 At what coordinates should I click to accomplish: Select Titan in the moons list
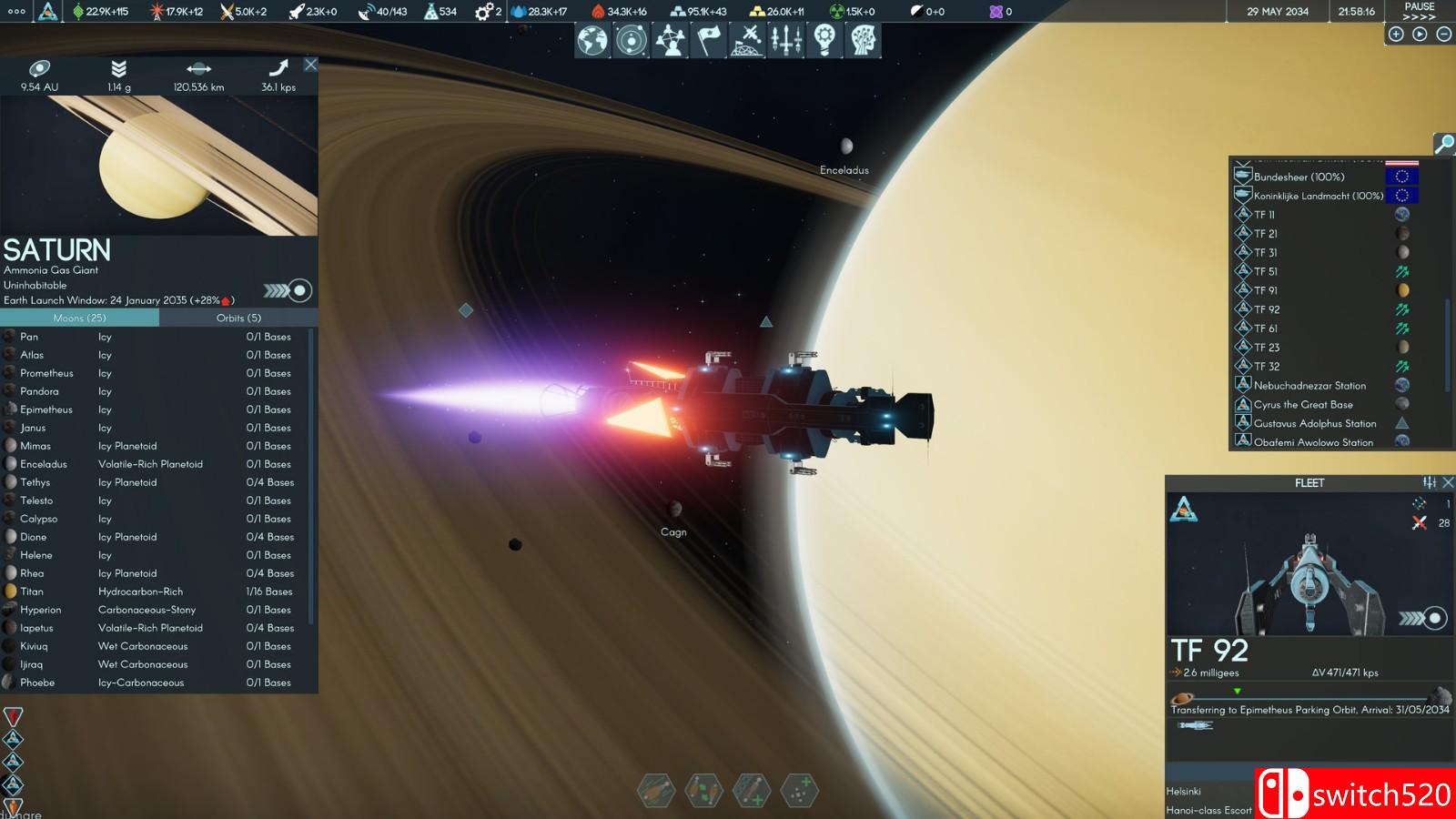(x=32, y=591)
